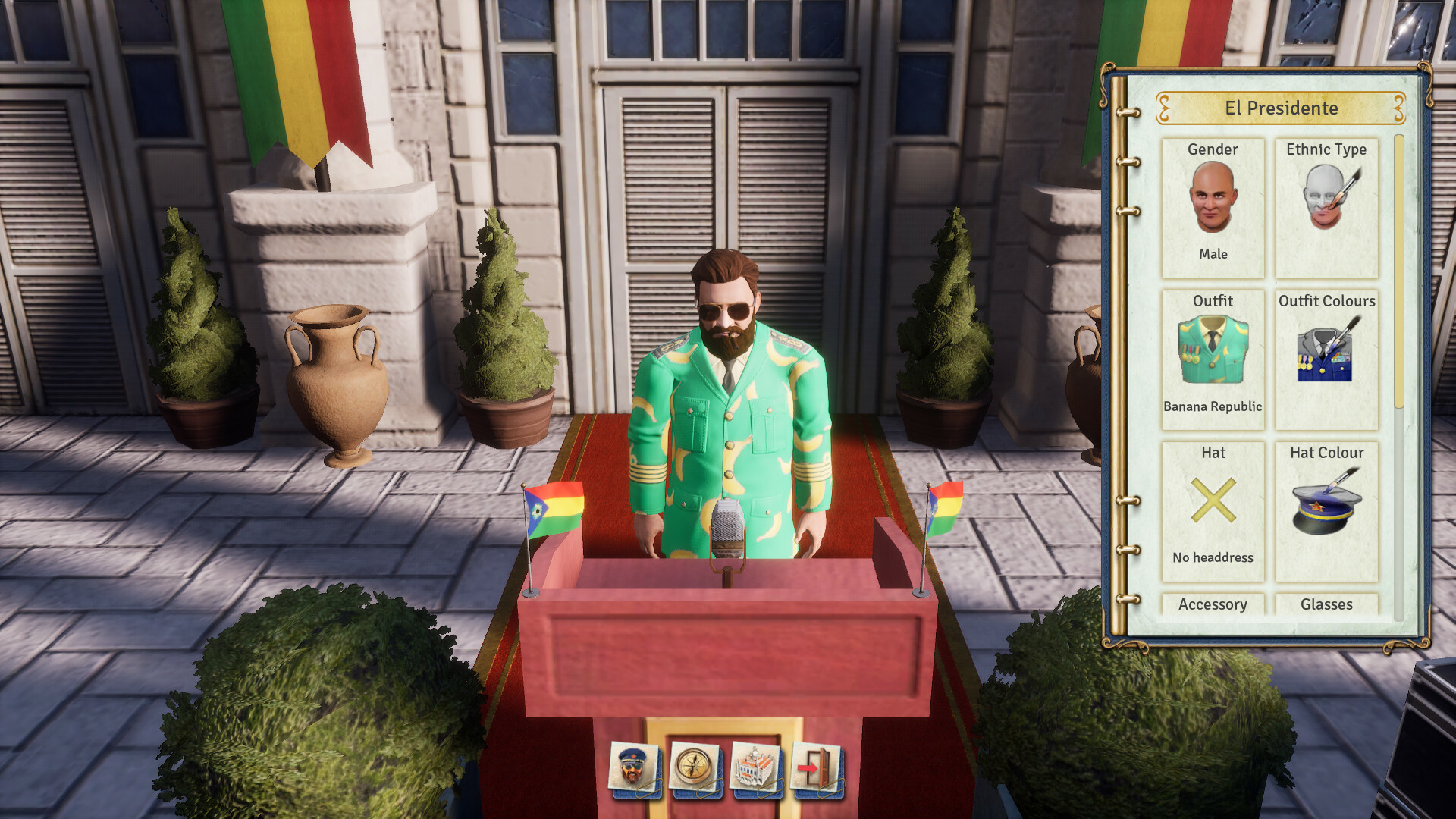The image size is (1456, 819).
Task: Click the Banana Republic label text
Action: 1213,406
